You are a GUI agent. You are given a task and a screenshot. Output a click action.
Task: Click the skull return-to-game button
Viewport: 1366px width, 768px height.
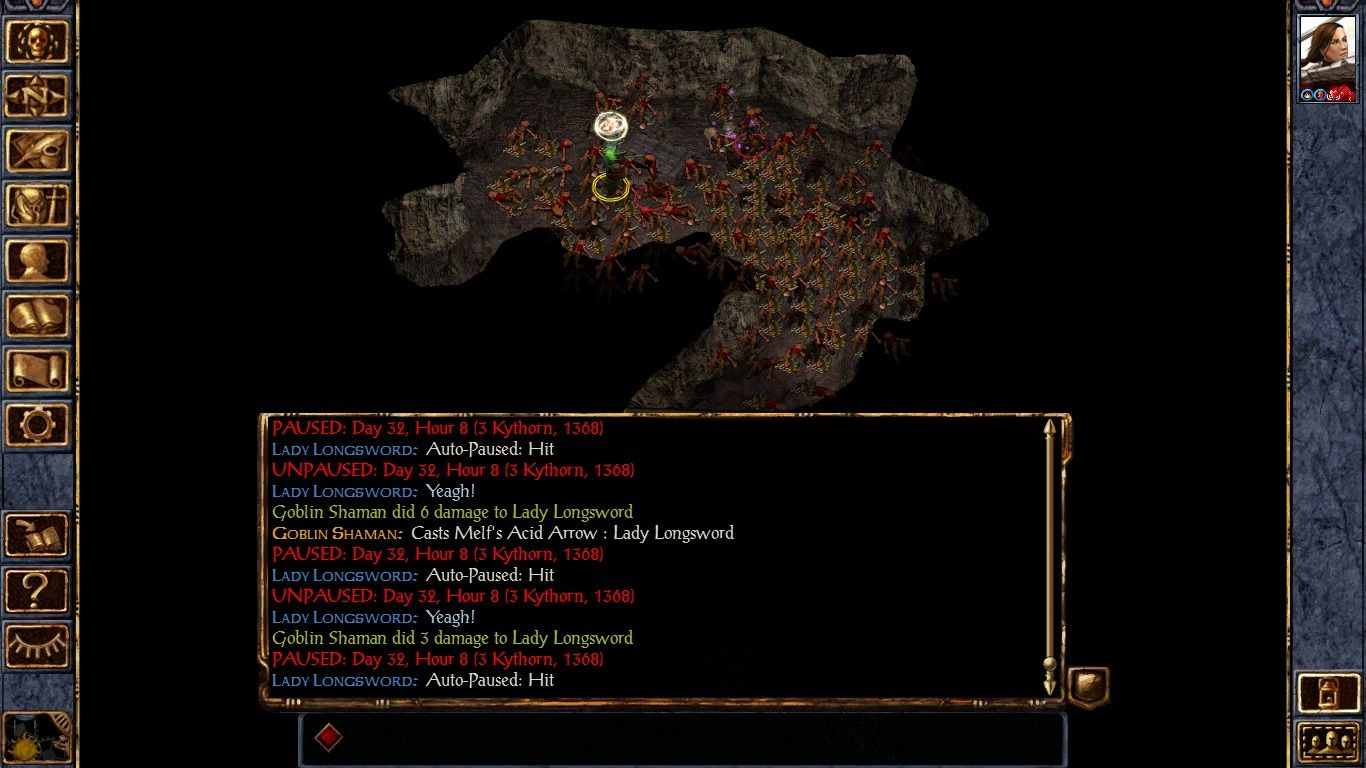[37, 41]
